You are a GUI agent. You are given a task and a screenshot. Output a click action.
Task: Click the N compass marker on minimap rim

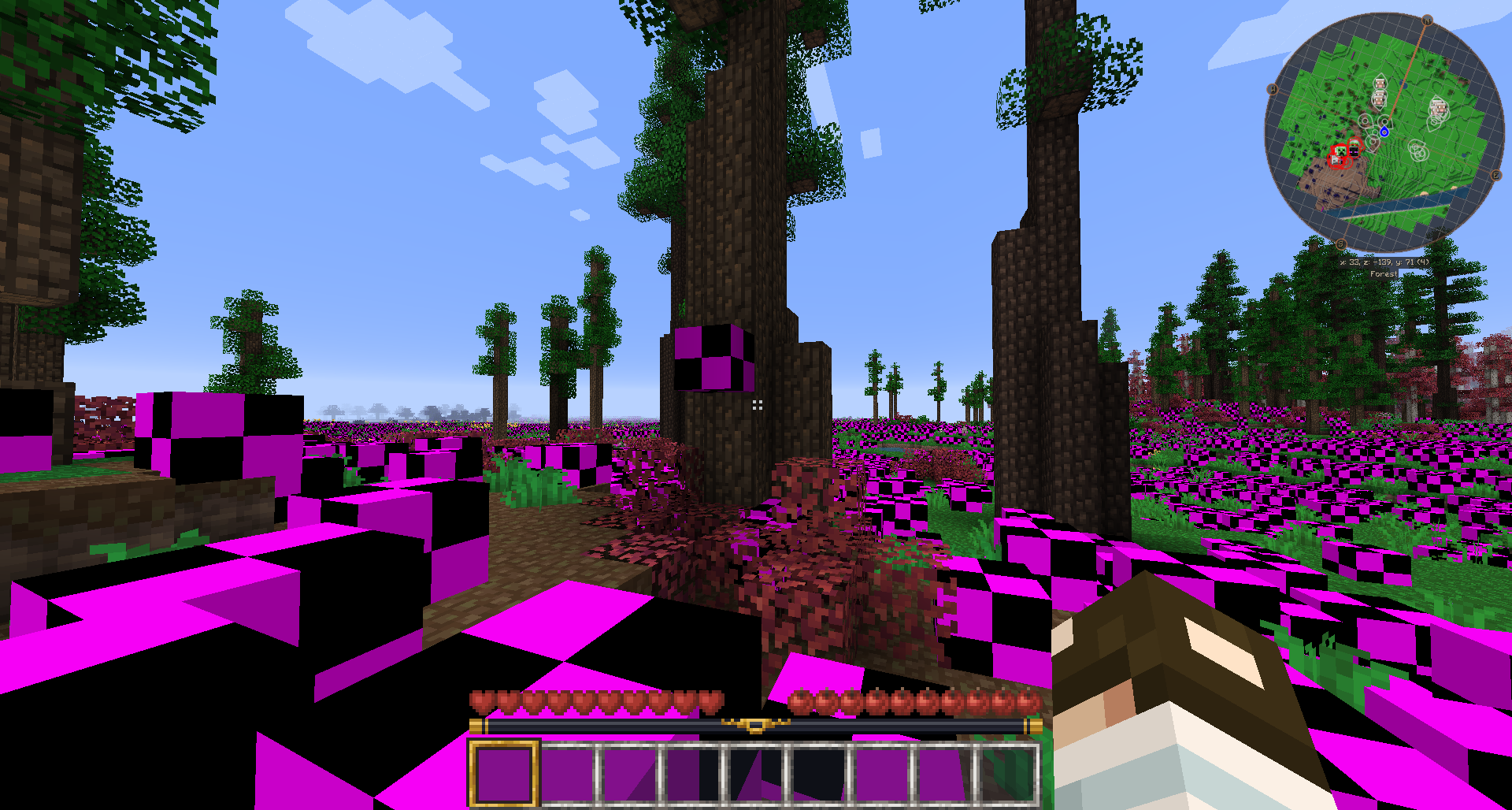tap(1427, 20)
